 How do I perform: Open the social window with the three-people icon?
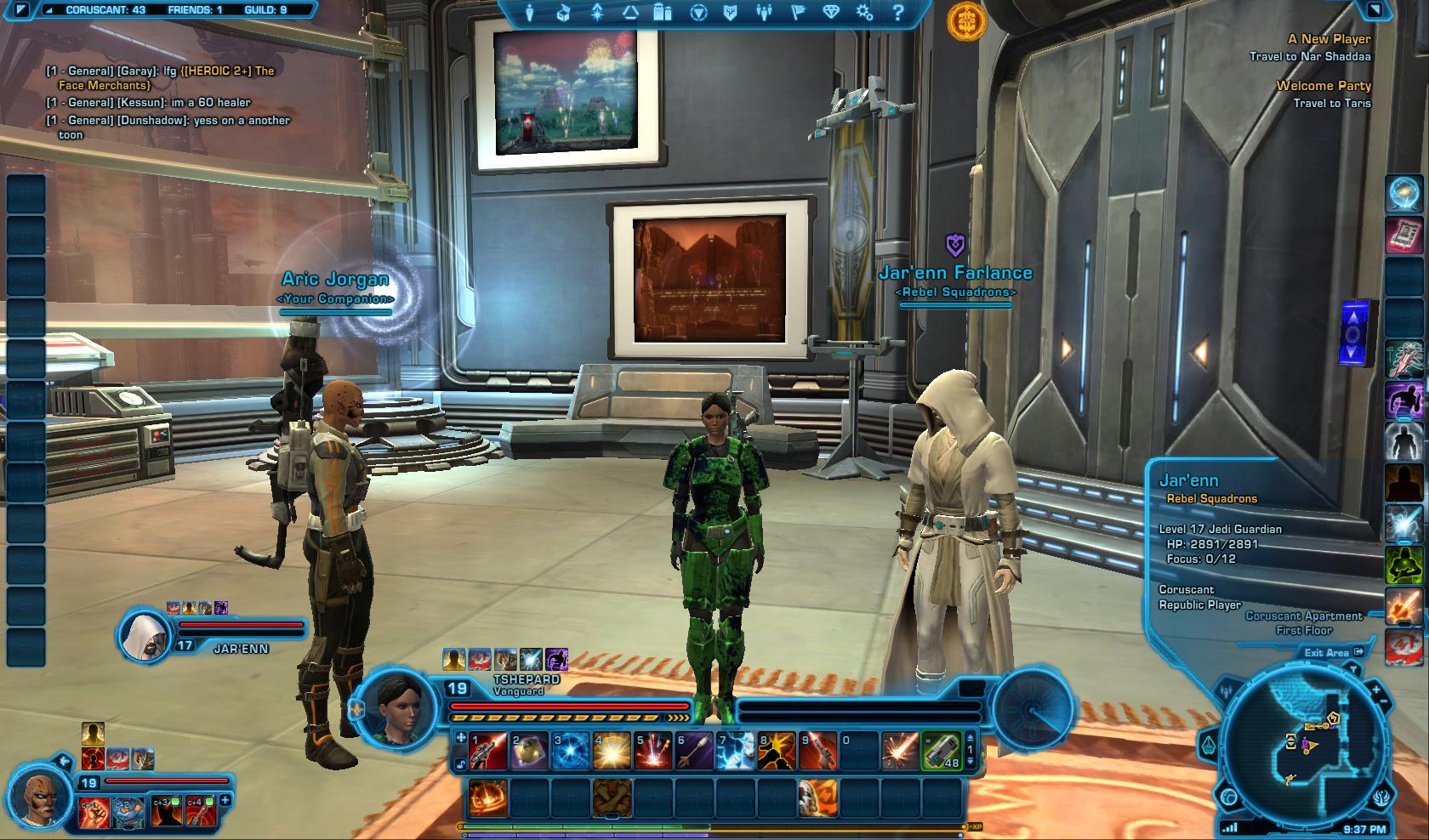(765, 13)
